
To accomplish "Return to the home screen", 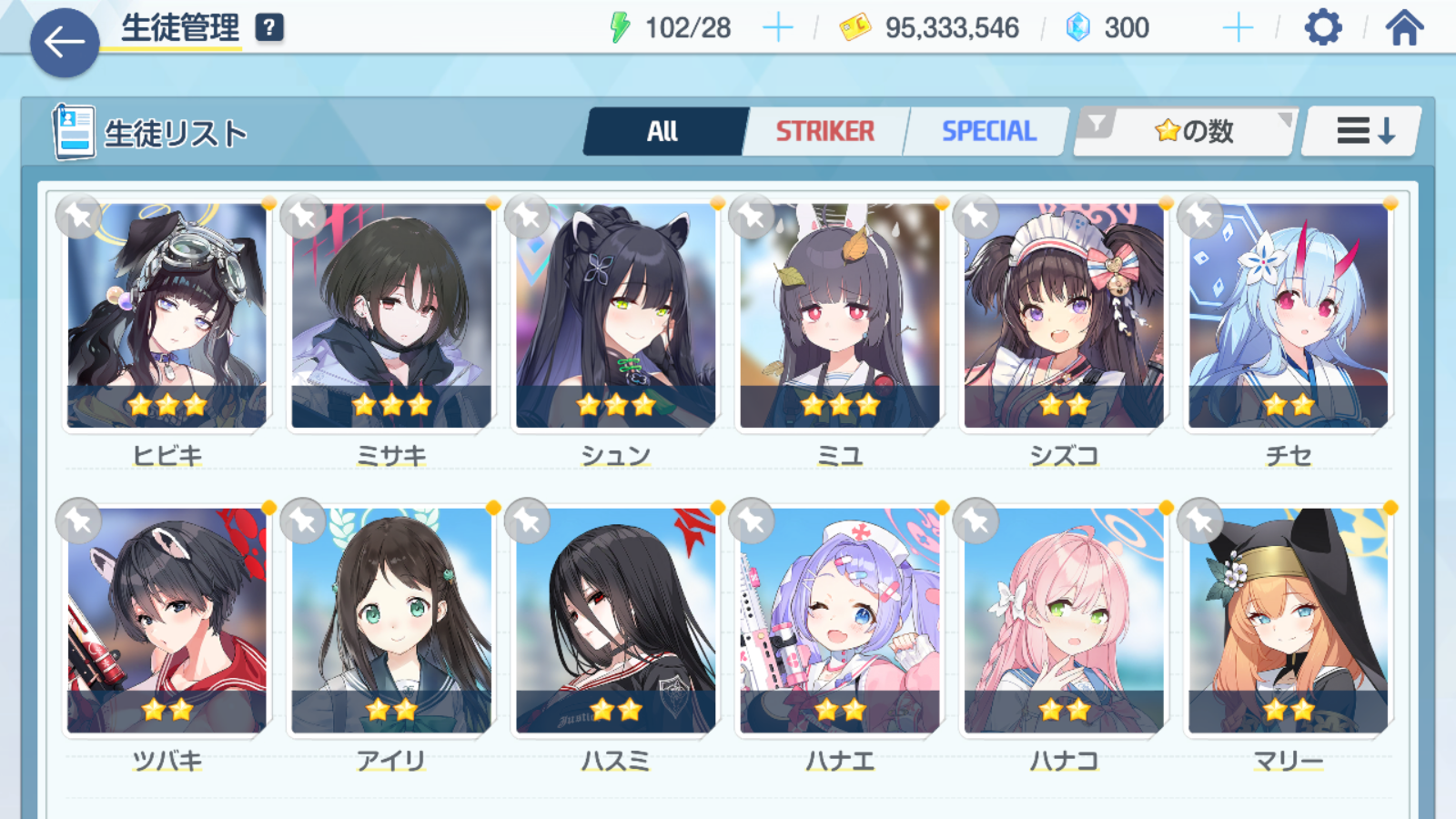I will click(x=1404, y=28).
